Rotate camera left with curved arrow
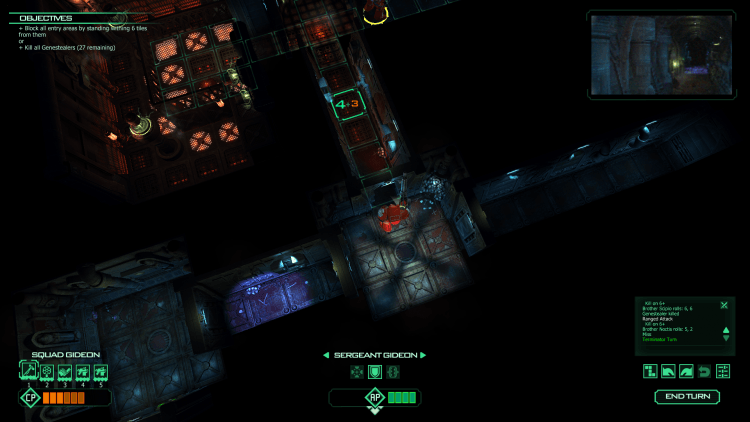750x422 pixels. pyautogui.click(x=668, y=371)
